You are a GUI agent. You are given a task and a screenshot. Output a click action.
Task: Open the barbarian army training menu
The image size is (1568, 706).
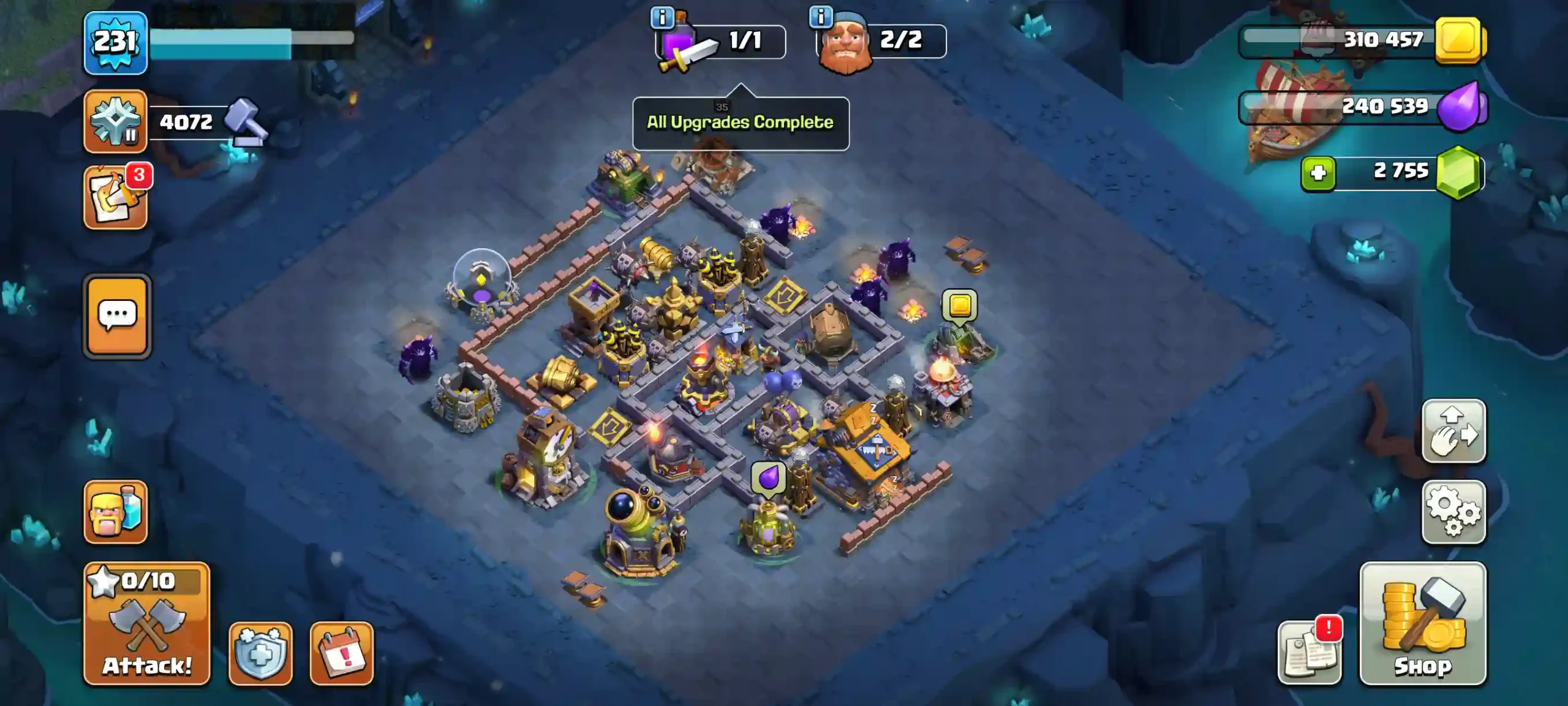115,512
